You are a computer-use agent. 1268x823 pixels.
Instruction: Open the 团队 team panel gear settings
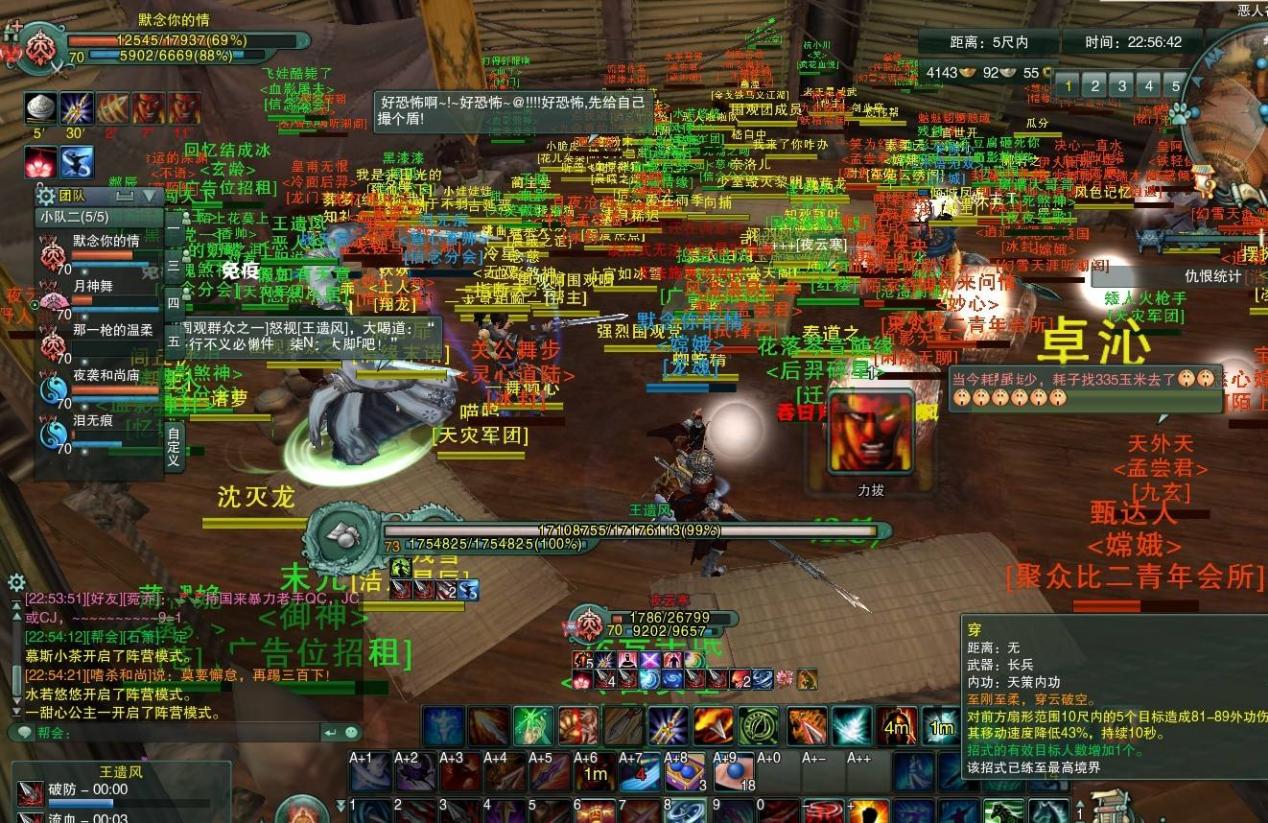(46, 196)
